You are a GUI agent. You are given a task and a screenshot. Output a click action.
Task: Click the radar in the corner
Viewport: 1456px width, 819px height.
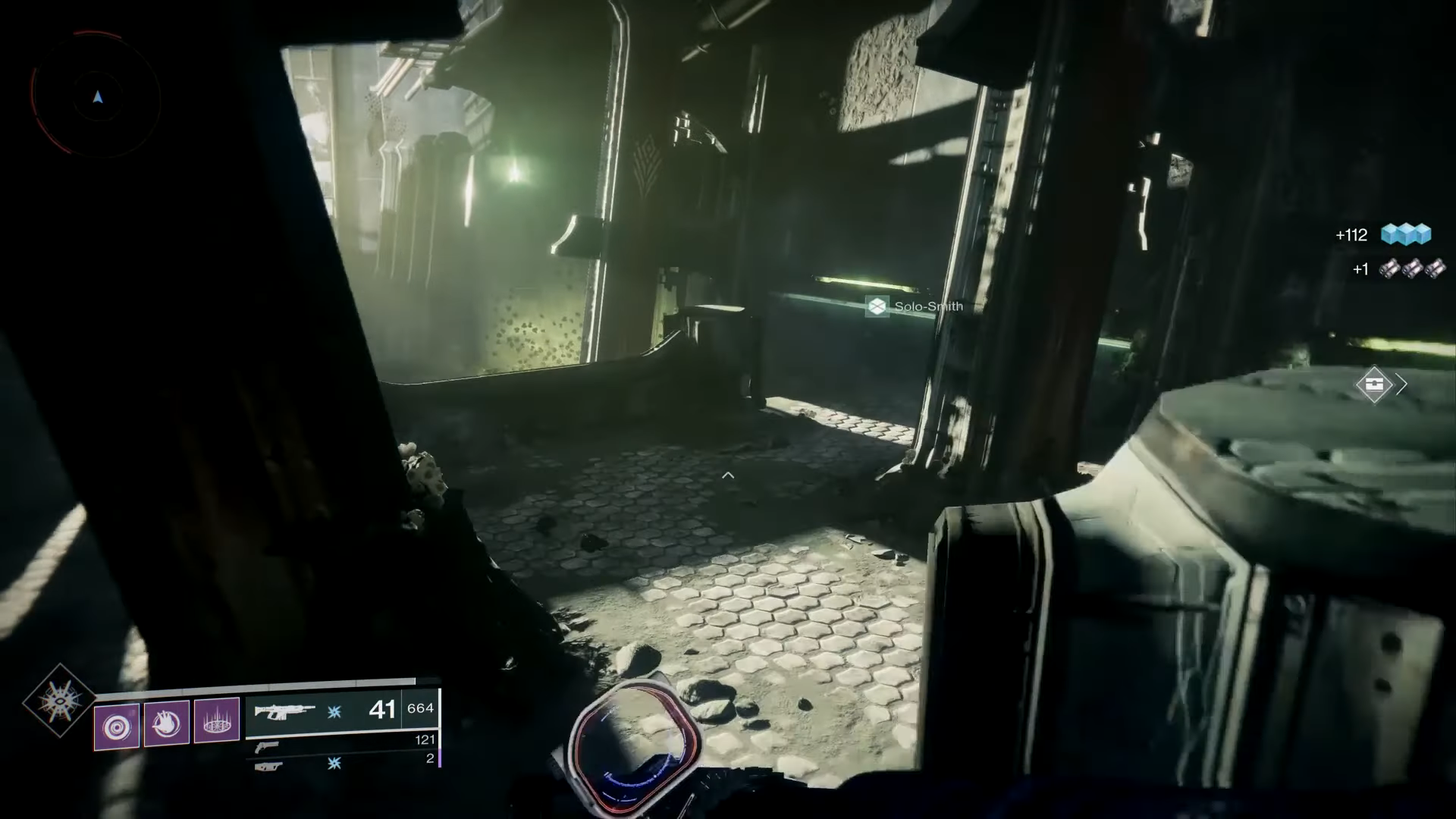point(96,97)
